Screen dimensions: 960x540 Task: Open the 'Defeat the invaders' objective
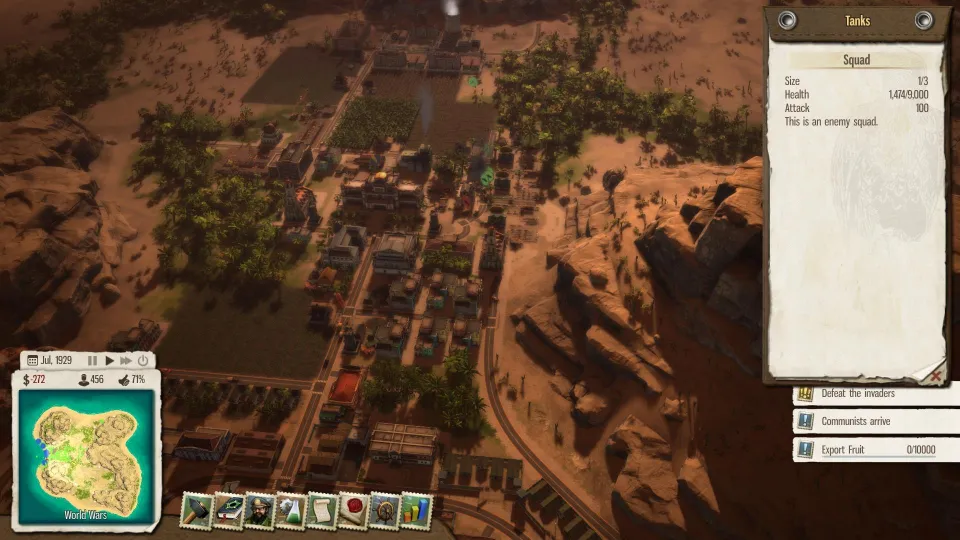click(868, 394)
